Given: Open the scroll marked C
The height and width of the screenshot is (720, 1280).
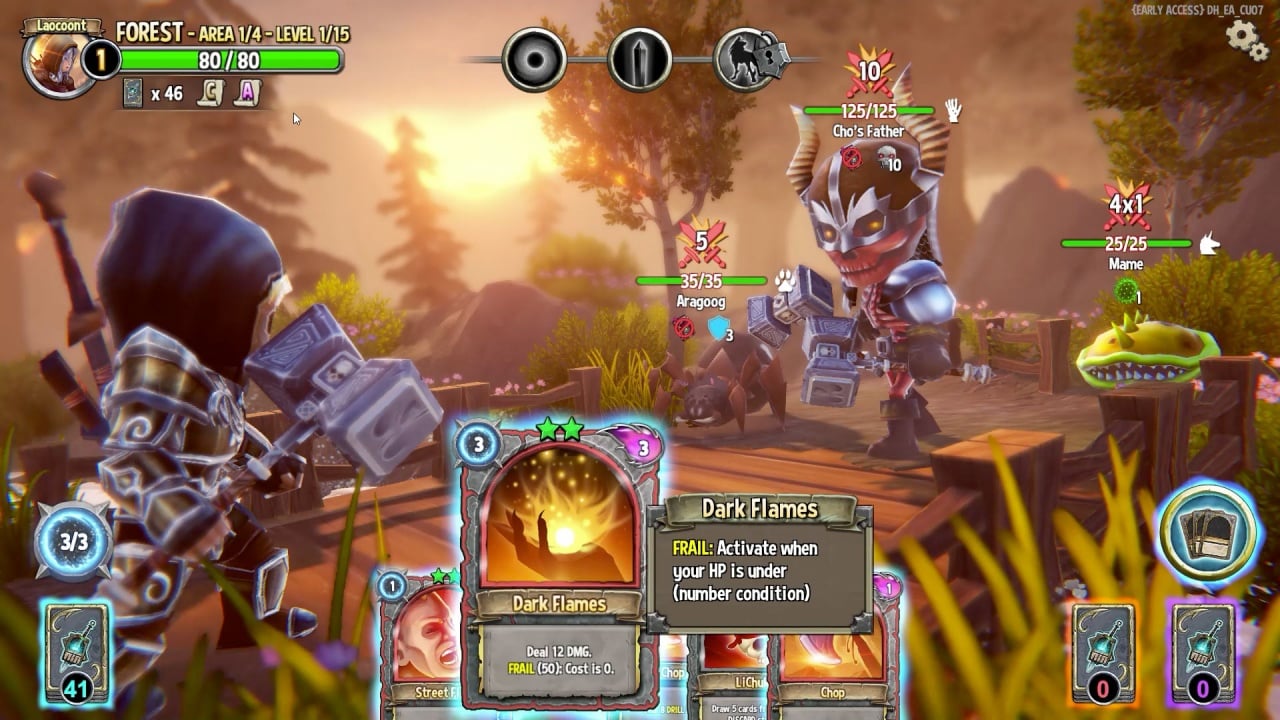Looking at the screenshot, I should point(209,93).
